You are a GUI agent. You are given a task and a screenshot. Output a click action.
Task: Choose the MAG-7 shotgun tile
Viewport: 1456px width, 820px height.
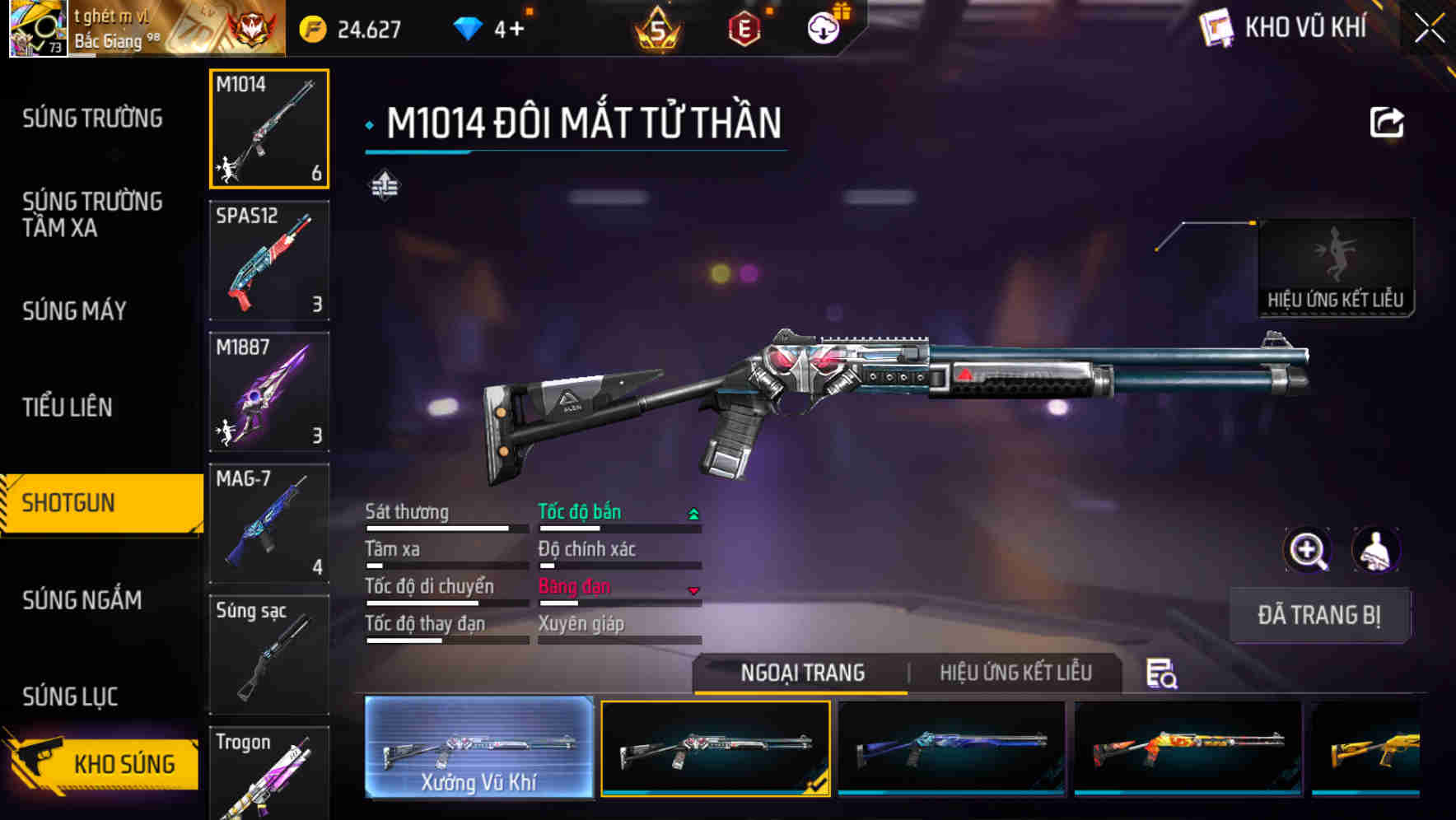point(269,523)
